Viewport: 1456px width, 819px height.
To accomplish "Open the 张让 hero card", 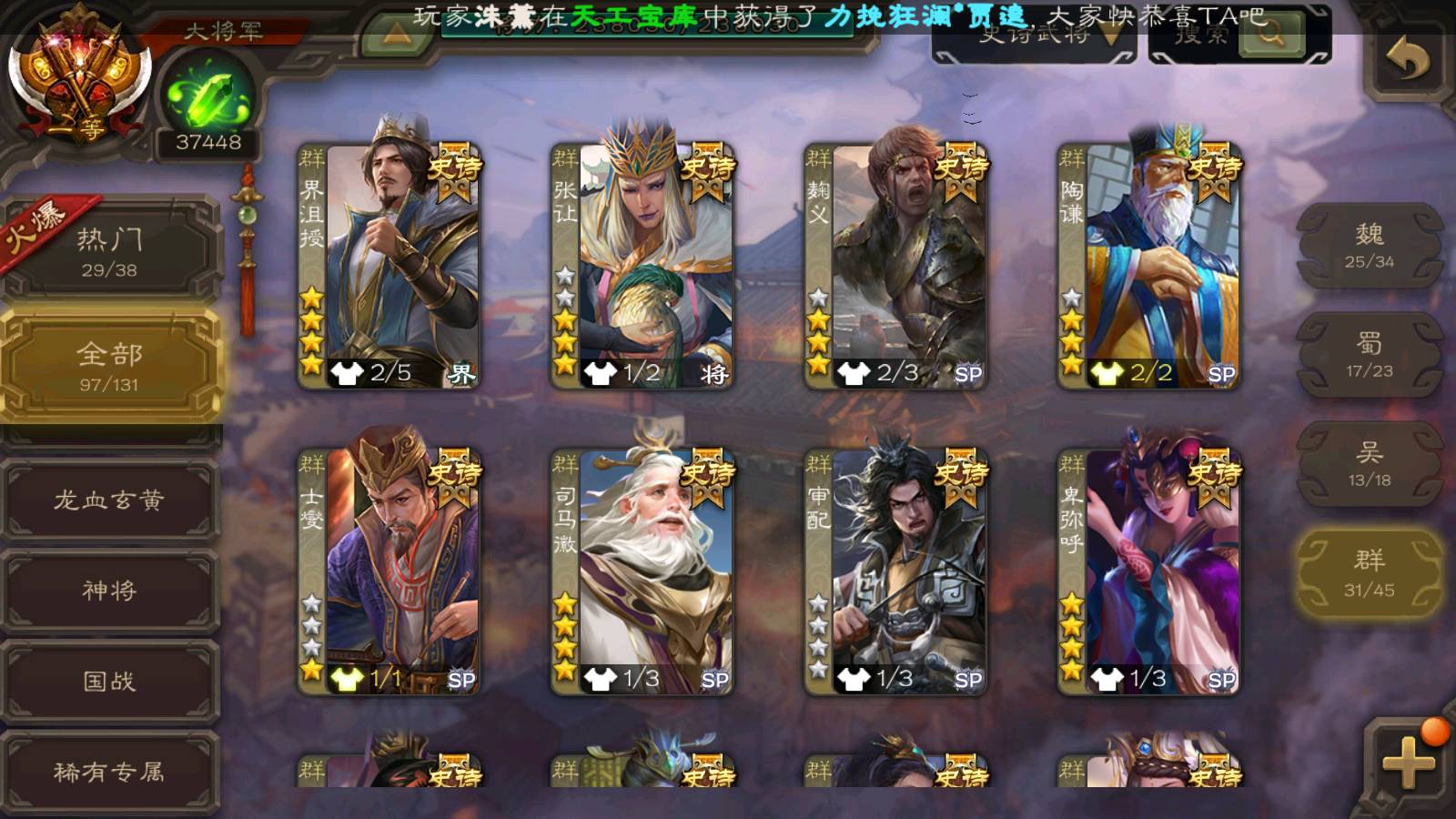I will (642, 266).
